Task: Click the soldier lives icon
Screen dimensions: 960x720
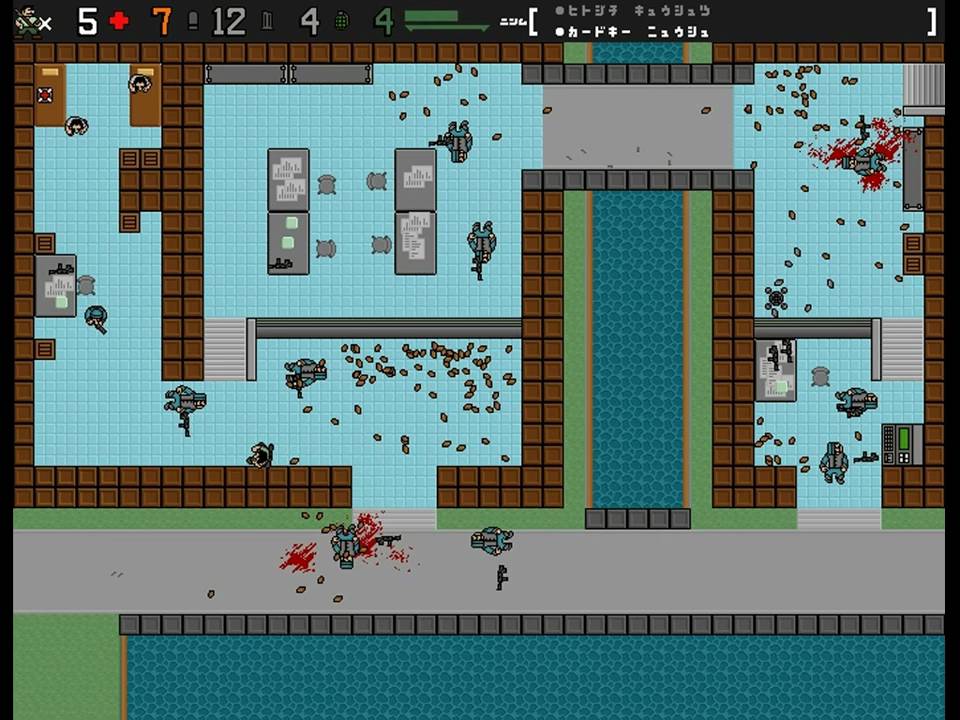Action: [28, 21]
